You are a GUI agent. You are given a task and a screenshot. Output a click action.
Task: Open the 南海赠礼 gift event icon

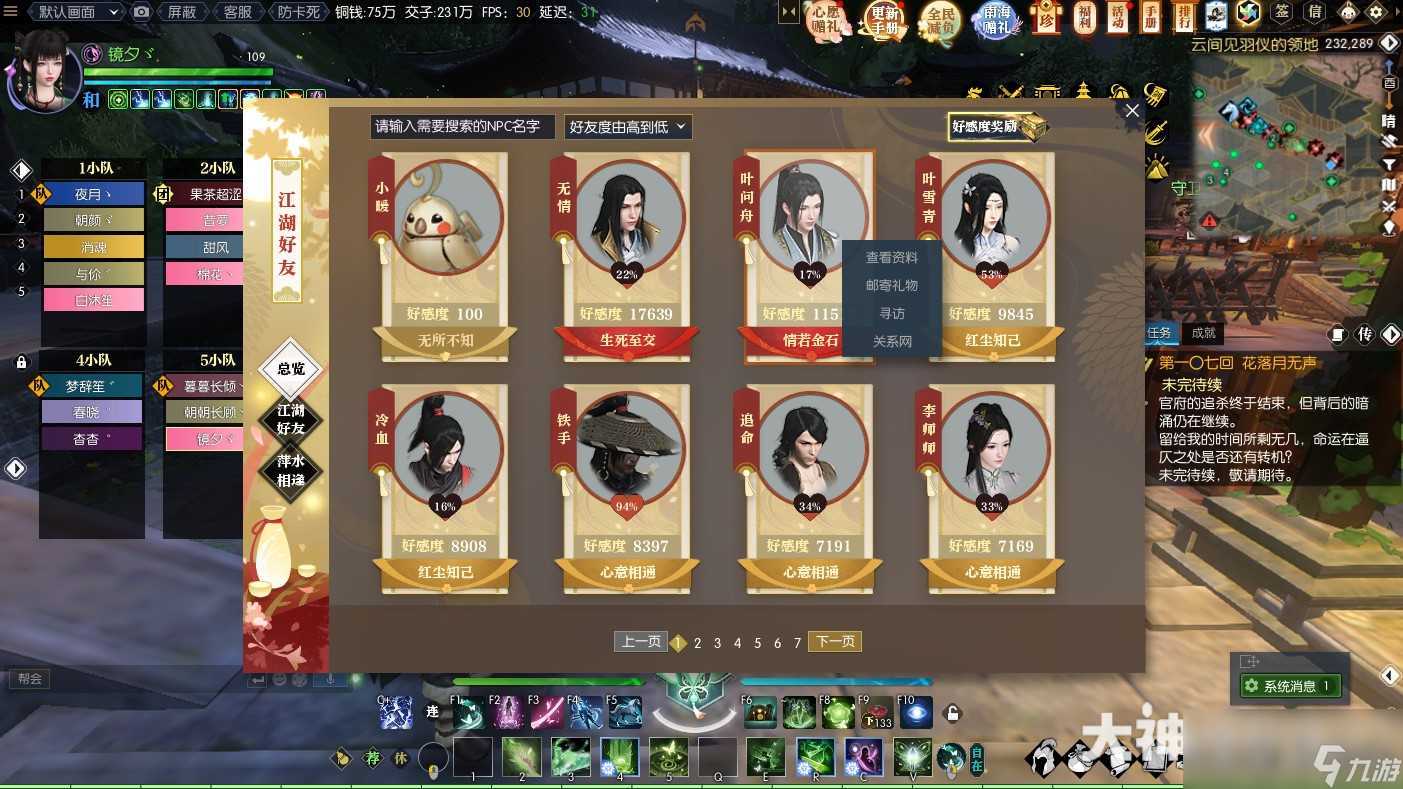pyautogui.click(x=997, y=20)
